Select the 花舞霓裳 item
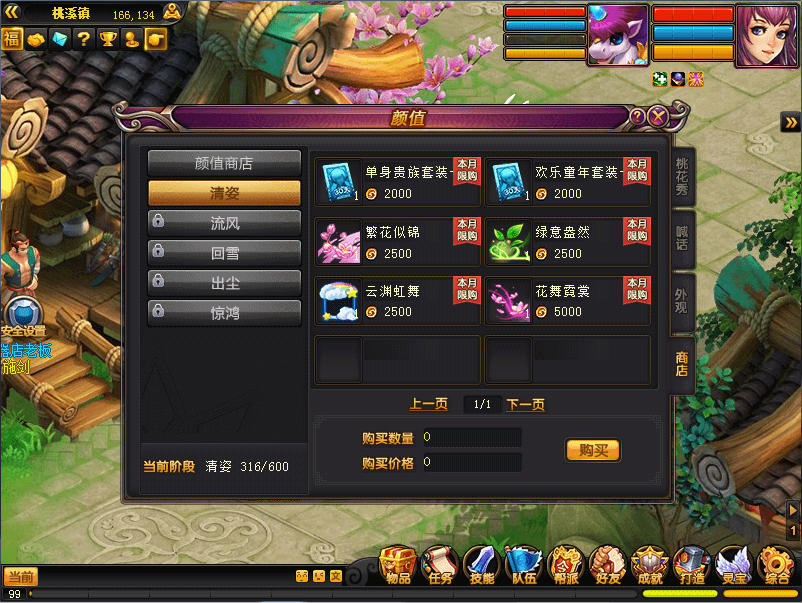Viewport: 802px width, 603px height. [x=568, y=301]
